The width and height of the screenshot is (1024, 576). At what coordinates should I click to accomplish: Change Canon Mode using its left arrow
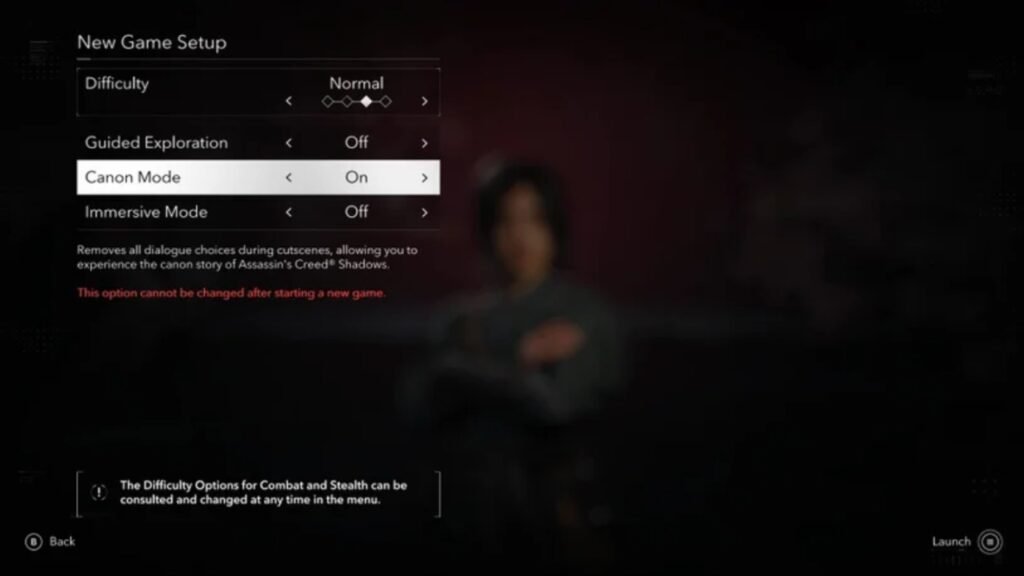pos(289,178)
